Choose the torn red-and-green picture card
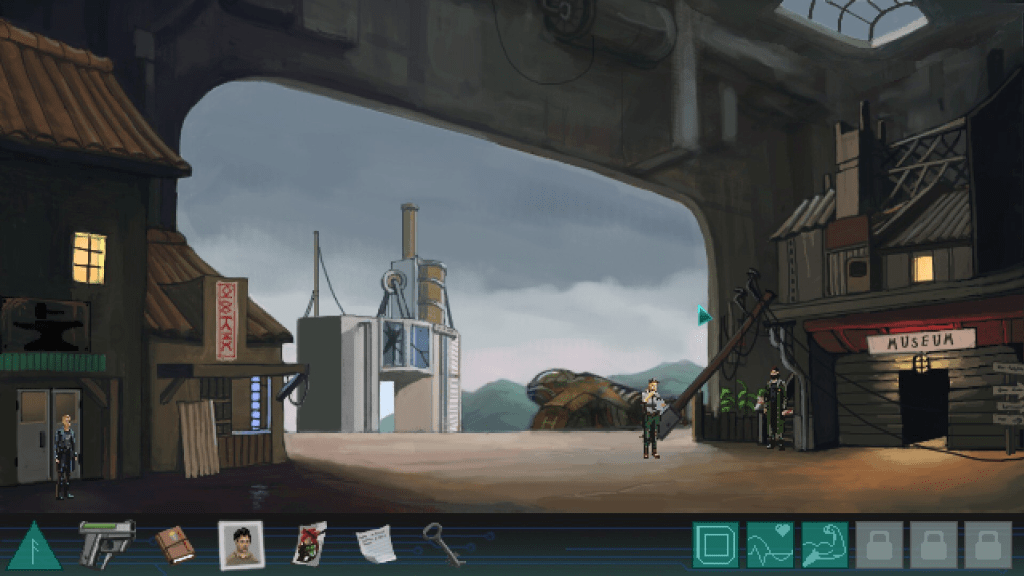 point(309,544)
